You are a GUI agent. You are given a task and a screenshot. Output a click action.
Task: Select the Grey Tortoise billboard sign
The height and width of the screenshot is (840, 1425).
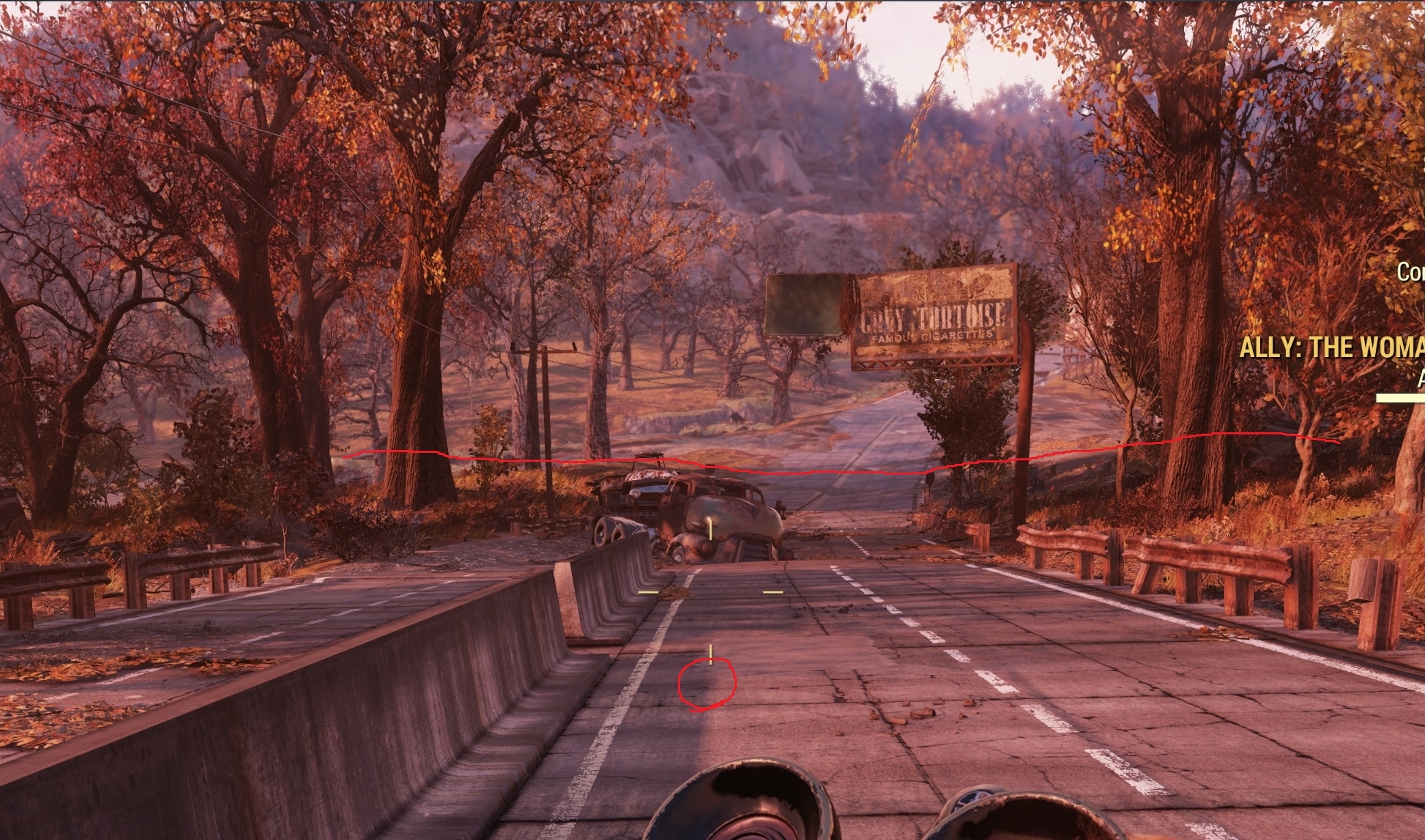(934, 315)
